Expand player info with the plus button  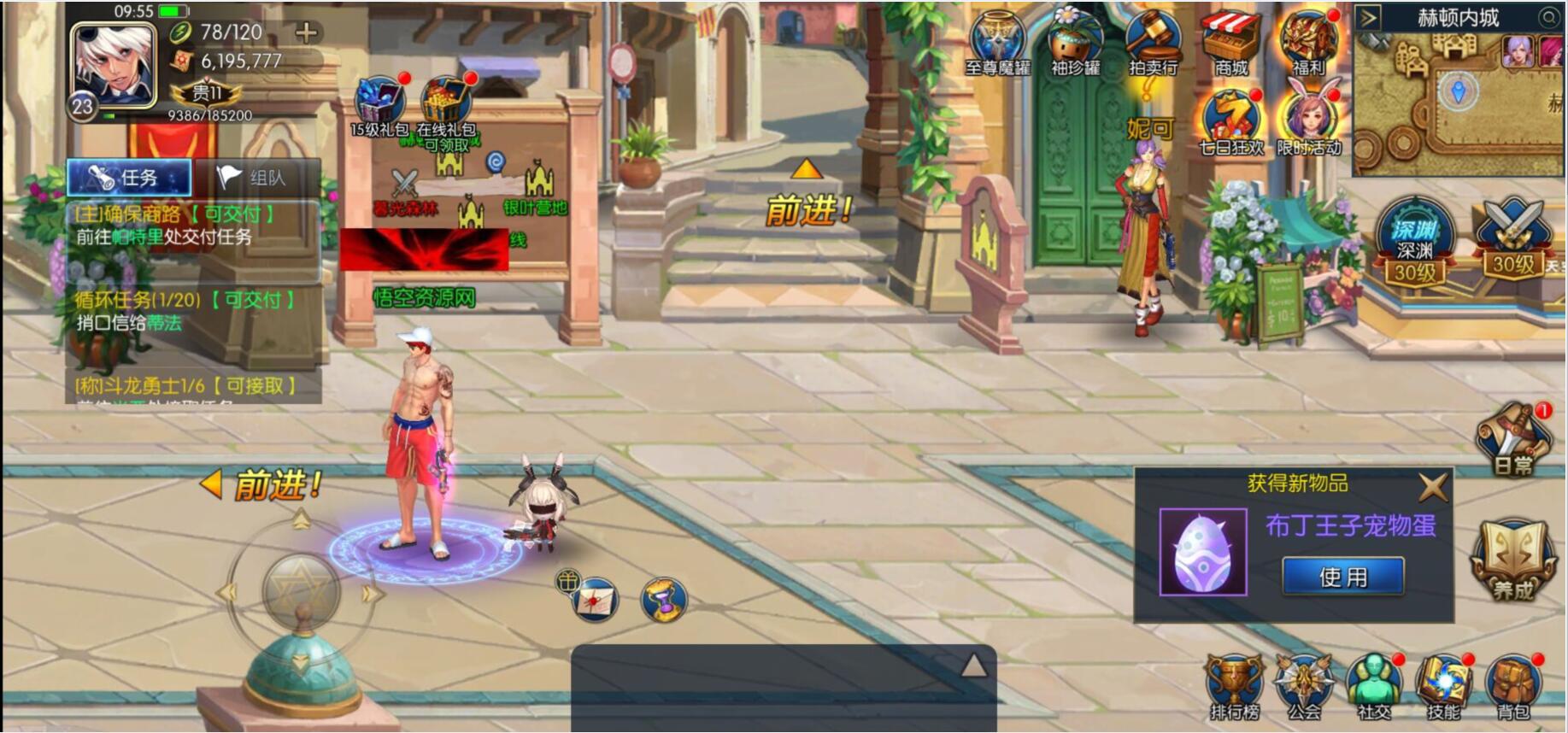304,32
